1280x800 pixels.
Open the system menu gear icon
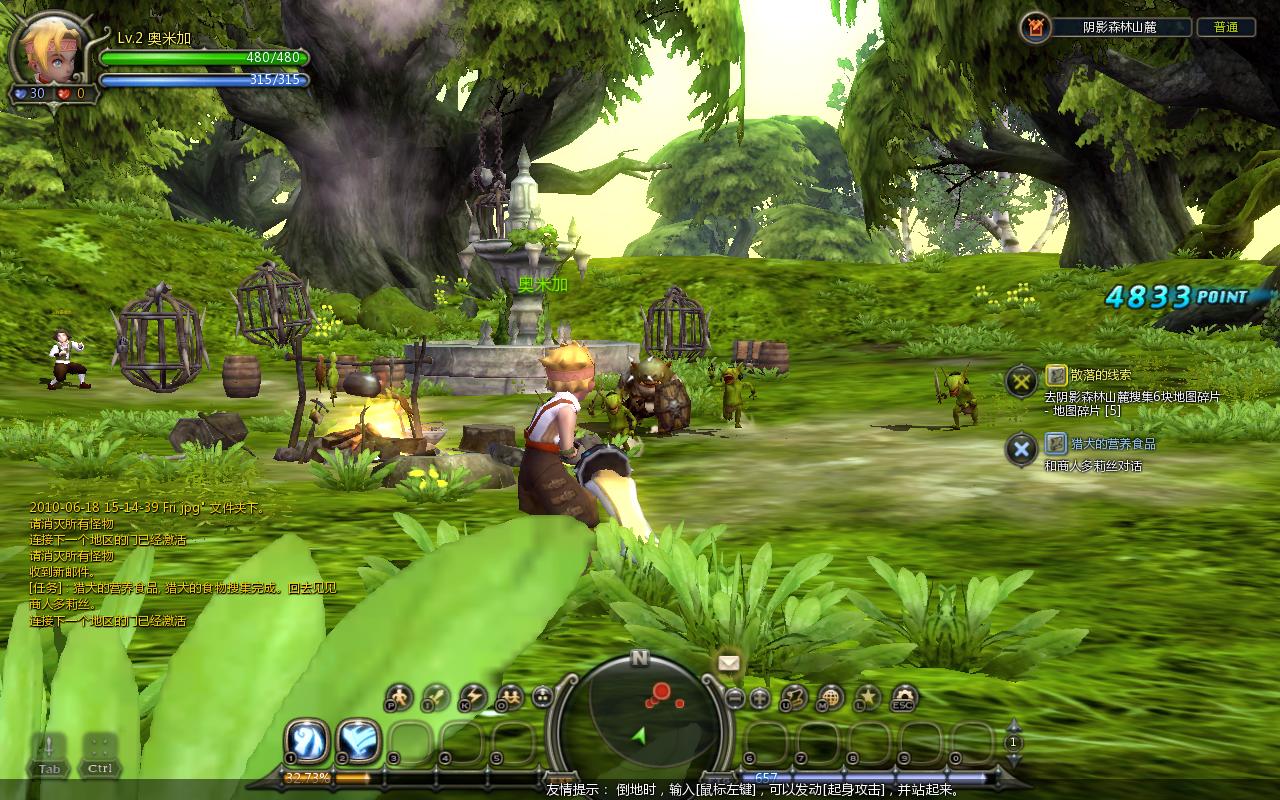[904, 696]
